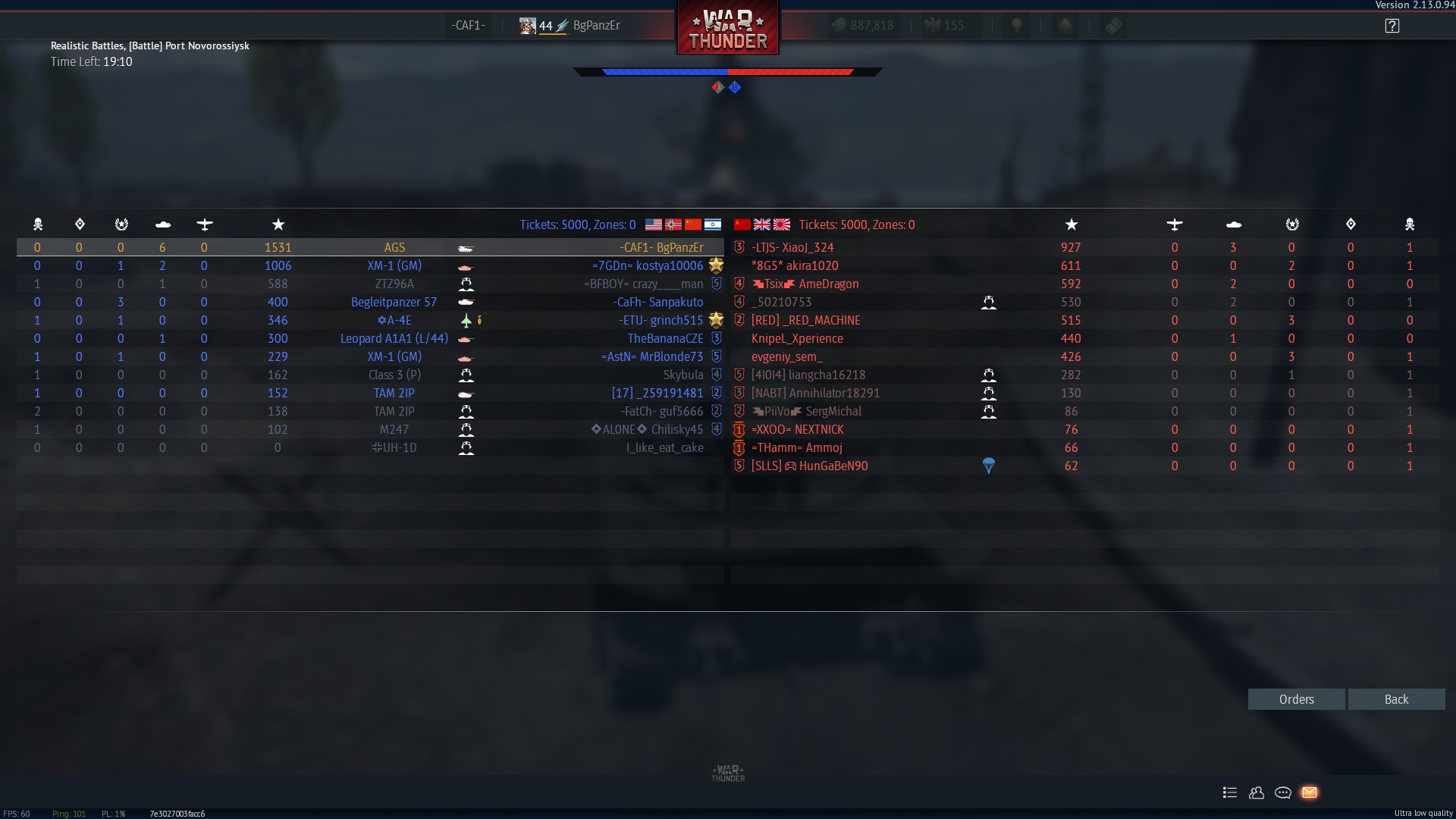The width and height of the screenshot is (1456, 819).
Task: Open the list icon in bottom bar
Action: tap(1229, 792)
